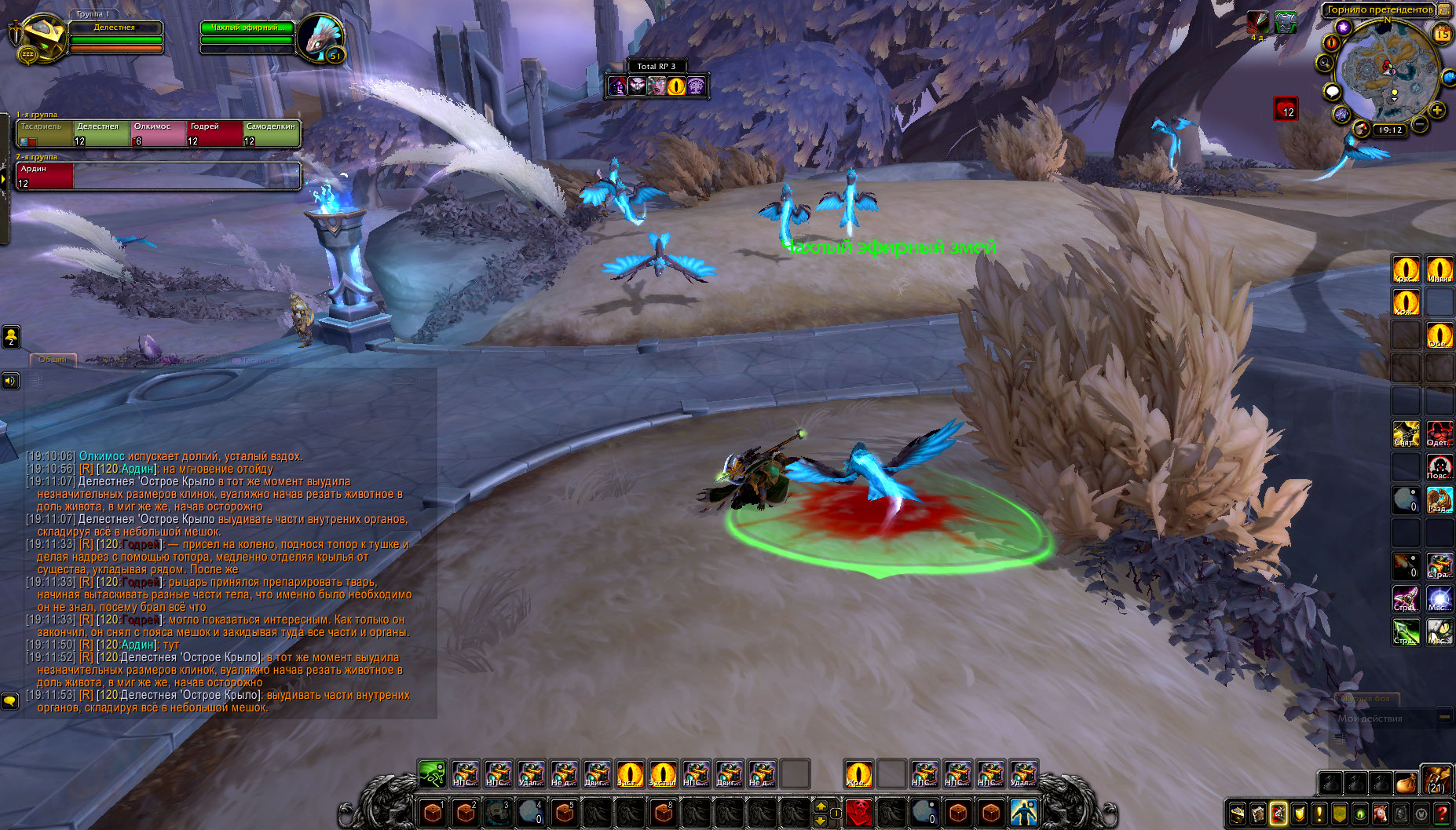The width and height of the screenshot is (1456, 830).
Task: Open the red question mark help button
Action: coord(1442,814)
